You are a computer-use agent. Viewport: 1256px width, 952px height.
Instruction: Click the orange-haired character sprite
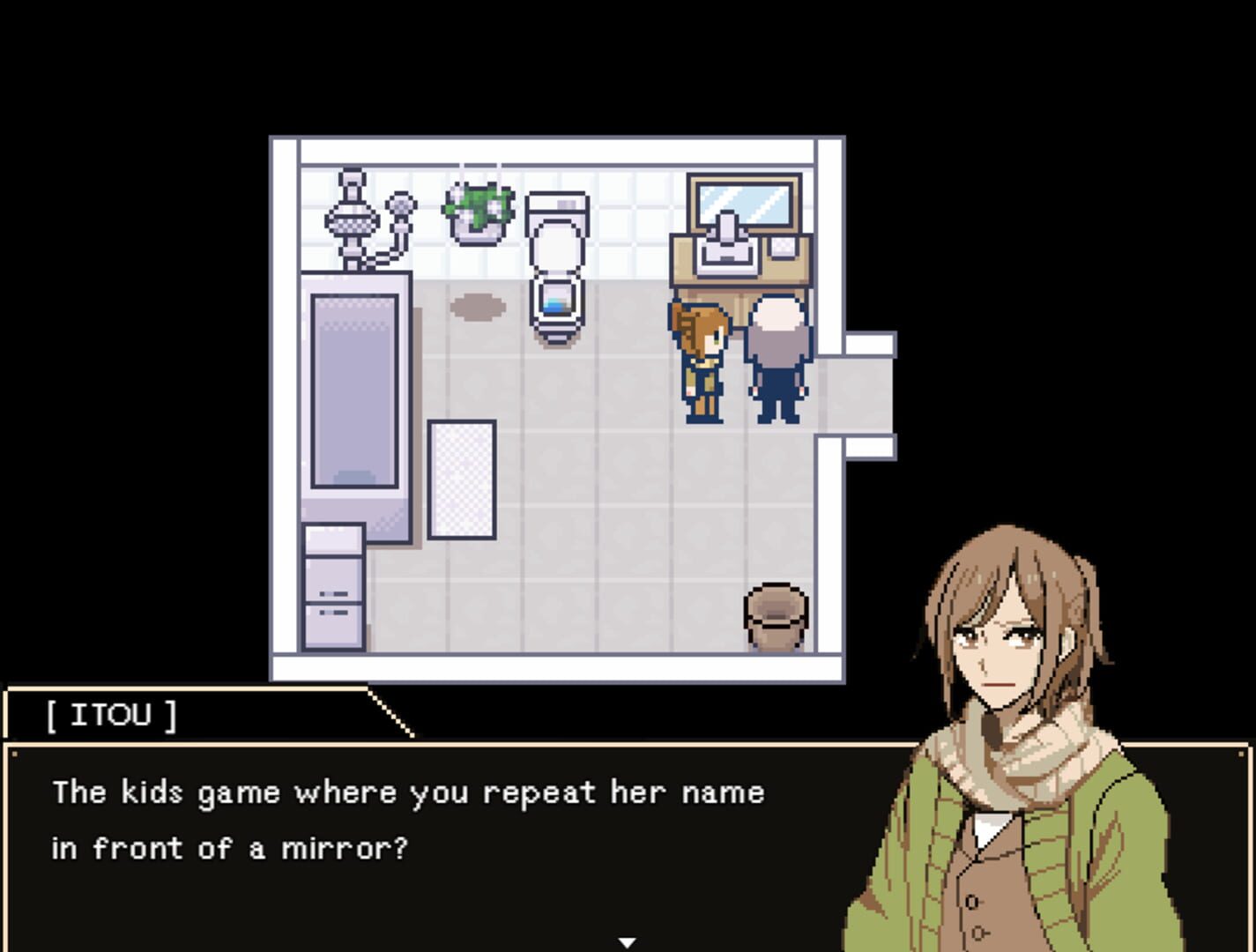tap(701, 361)
